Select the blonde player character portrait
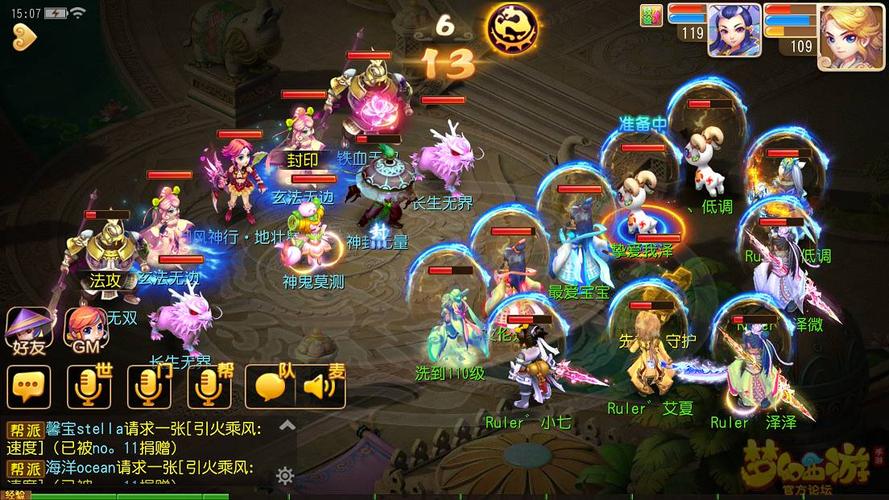 850,36
